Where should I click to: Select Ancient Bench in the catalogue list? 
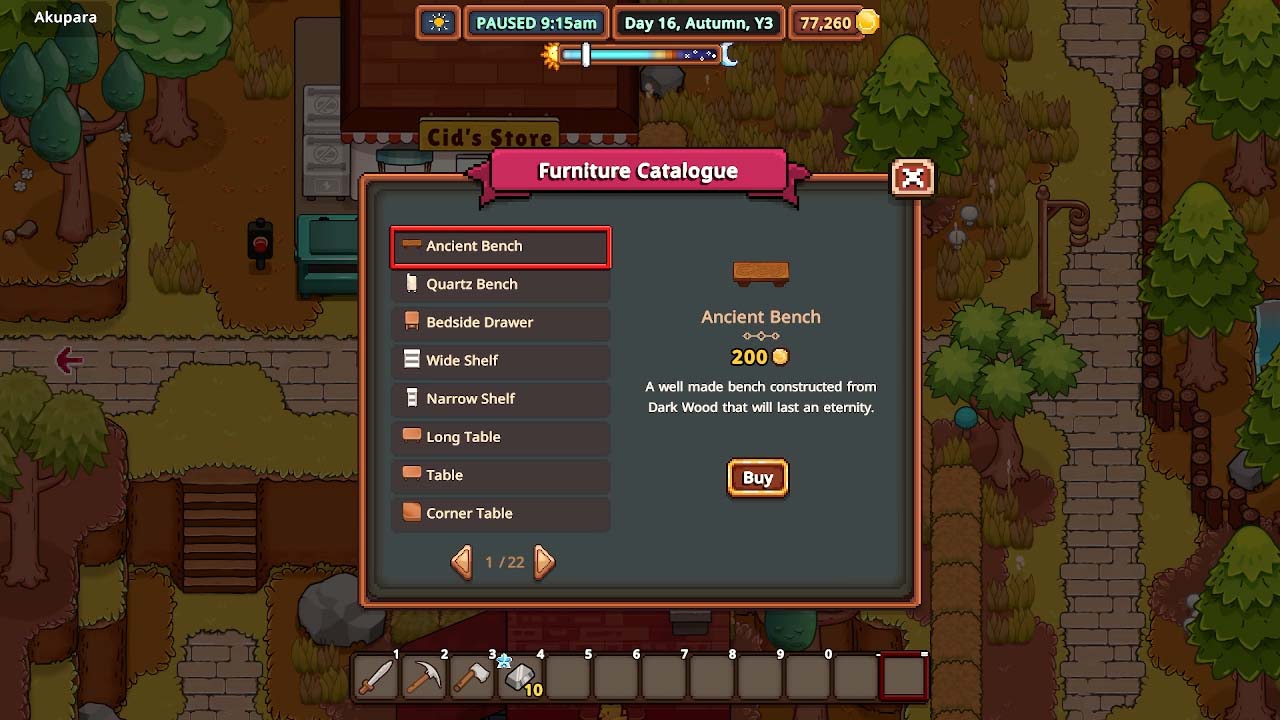(x=500, y=246)
